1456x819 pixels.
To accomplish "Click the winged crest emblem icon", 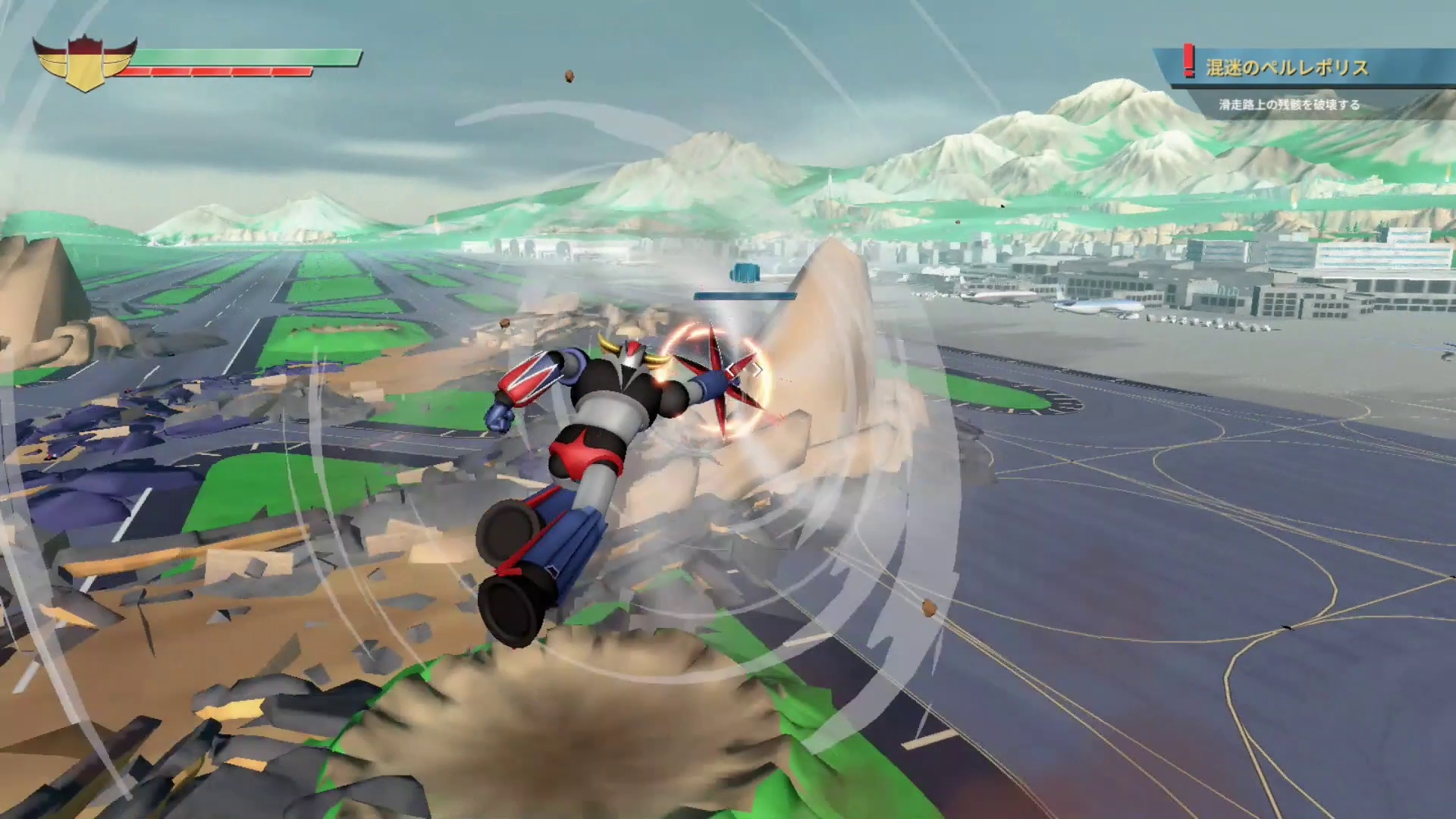I will [x=85, y=64].
